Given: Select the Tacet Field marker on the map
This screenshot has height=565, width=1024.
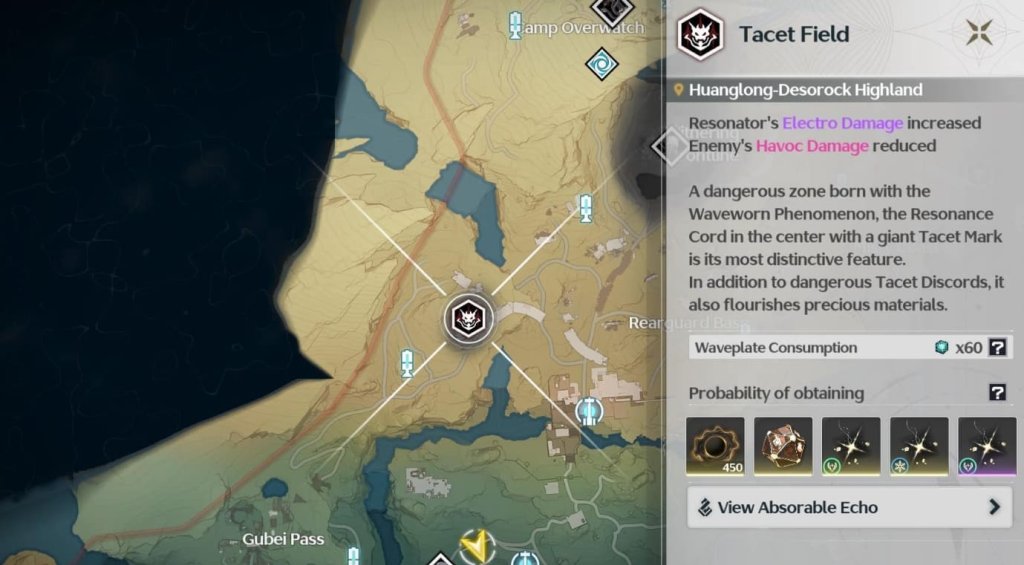Looking at the screenshot, I should 467,319.
